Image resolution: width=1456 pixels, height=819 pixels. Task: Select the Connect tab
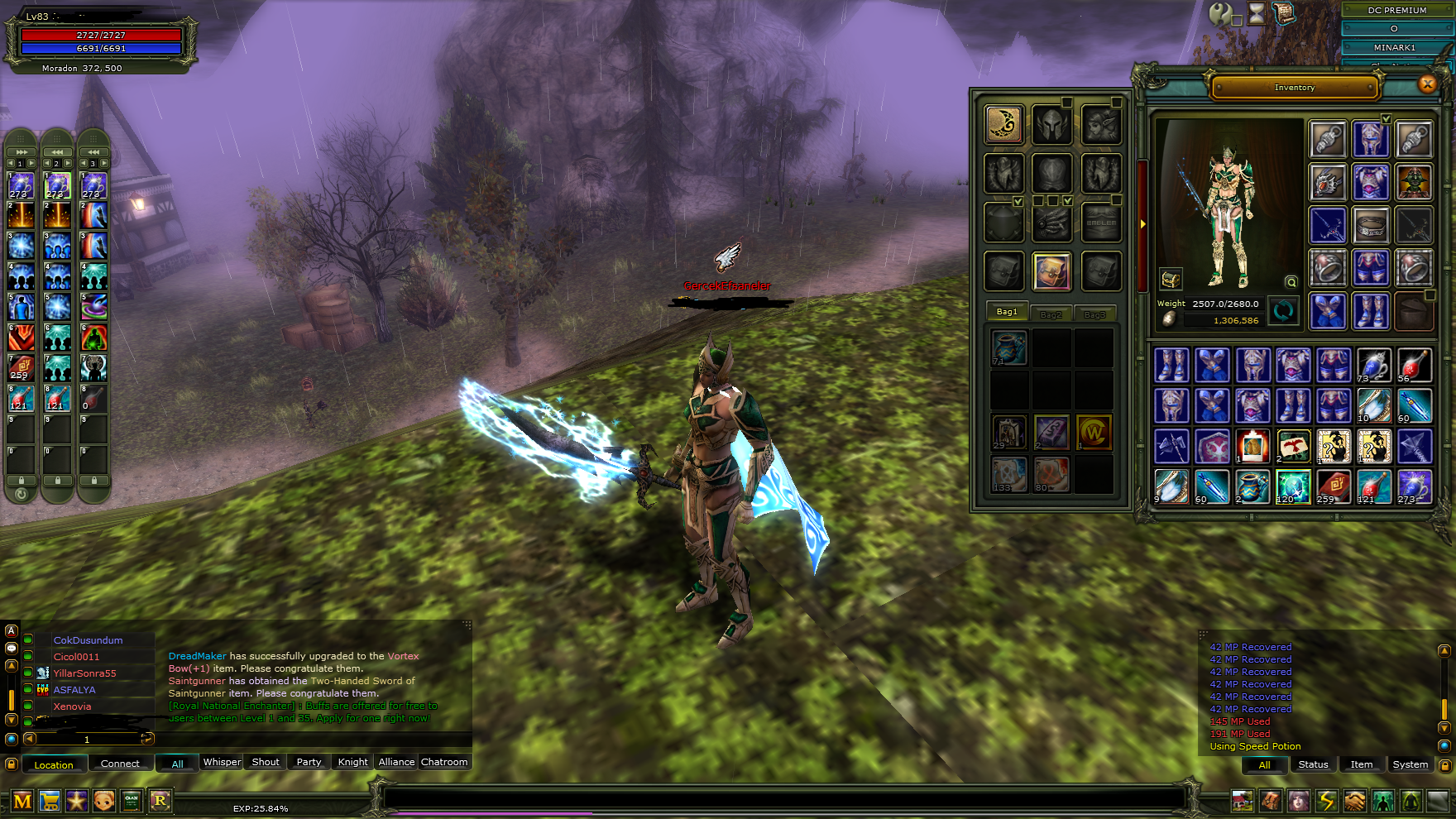click(120, 764)
